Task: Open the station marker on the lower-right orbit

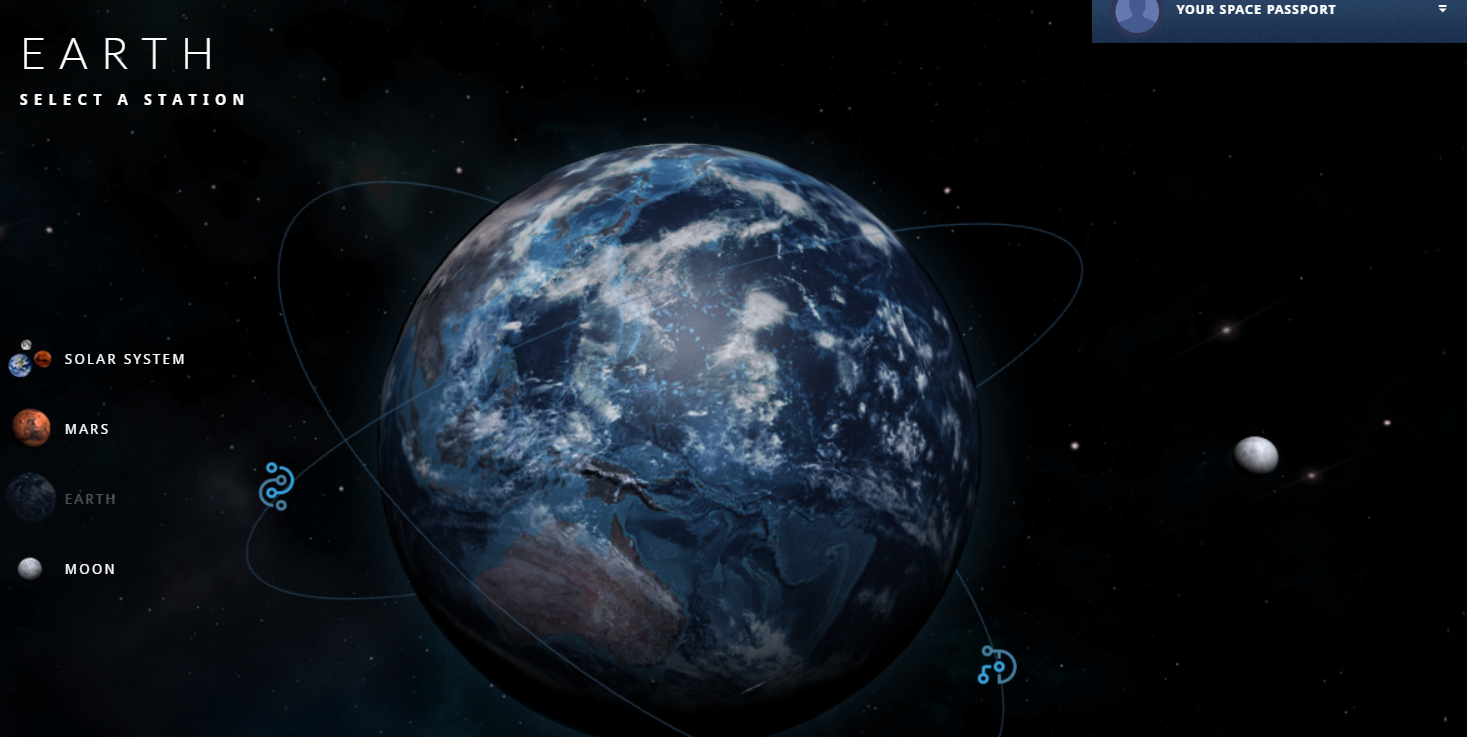Action: click(995, 665)
